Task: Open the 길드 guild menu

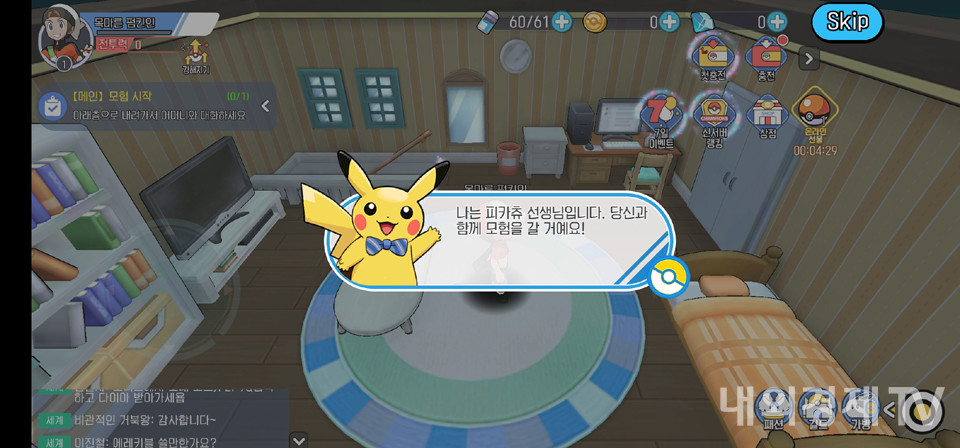Action: (816, 407)
